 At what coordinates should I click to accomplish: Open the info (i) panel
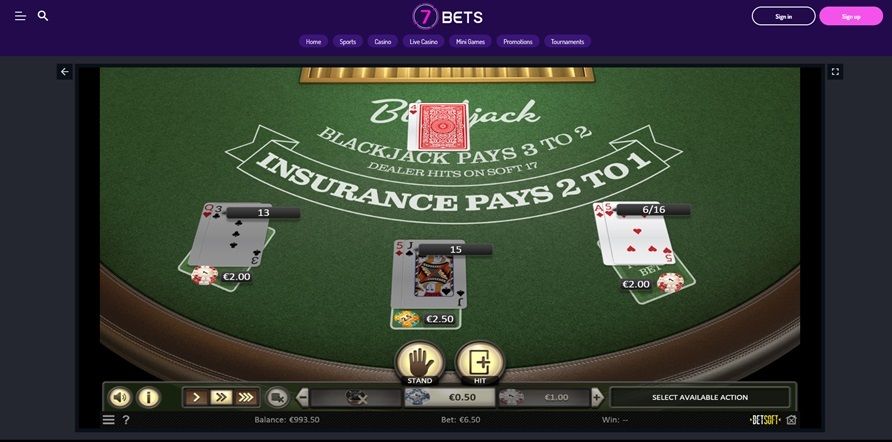point(148,397)
